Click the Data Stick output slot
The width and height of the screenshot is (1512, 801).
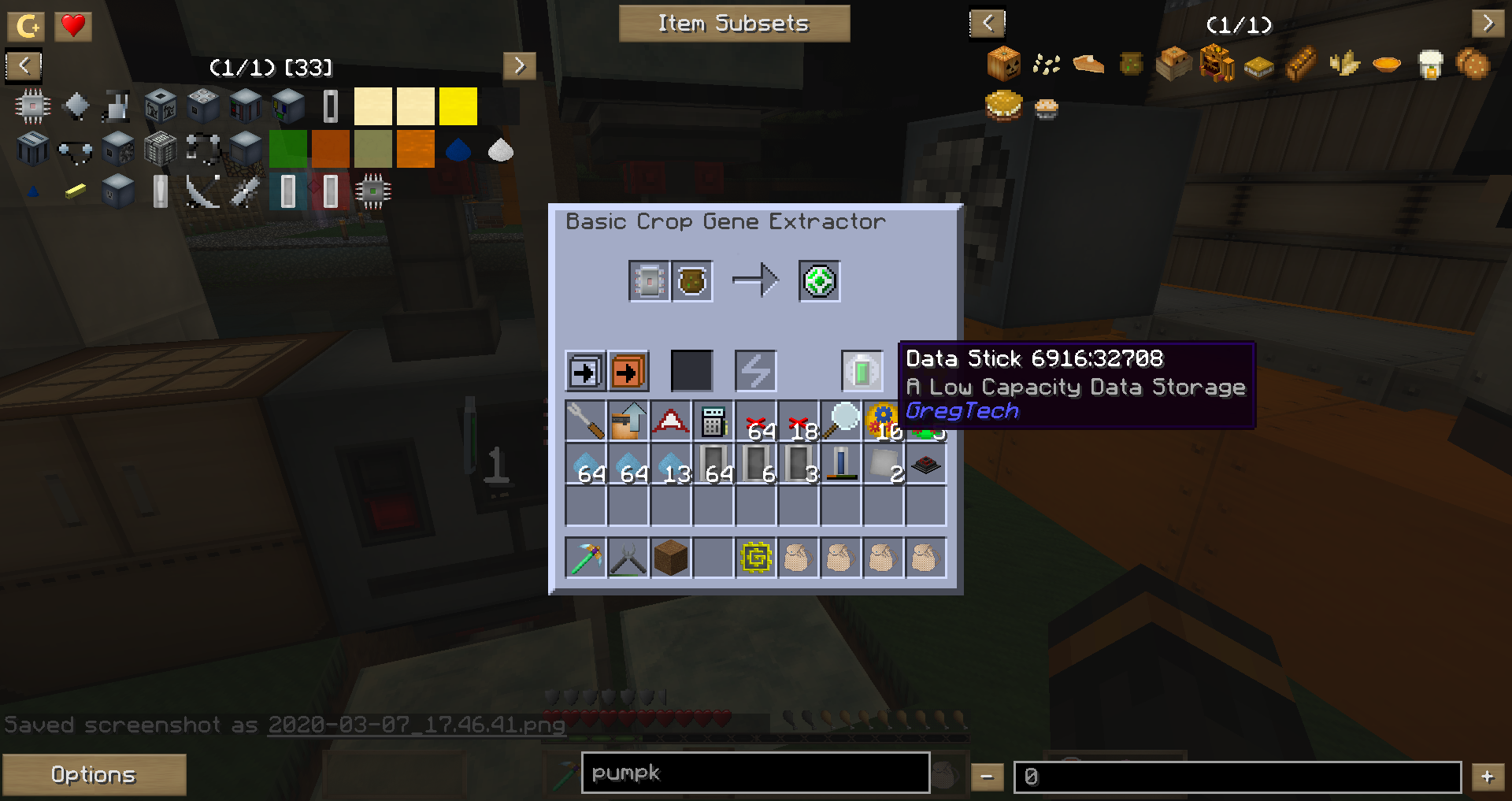(x=818, y=281)
